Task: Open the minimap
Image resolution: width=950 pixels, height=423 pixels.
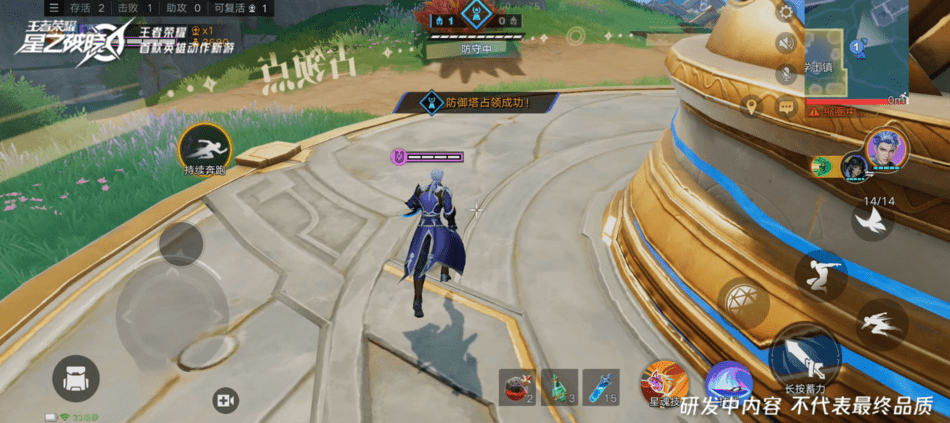Action: [856, 50]
